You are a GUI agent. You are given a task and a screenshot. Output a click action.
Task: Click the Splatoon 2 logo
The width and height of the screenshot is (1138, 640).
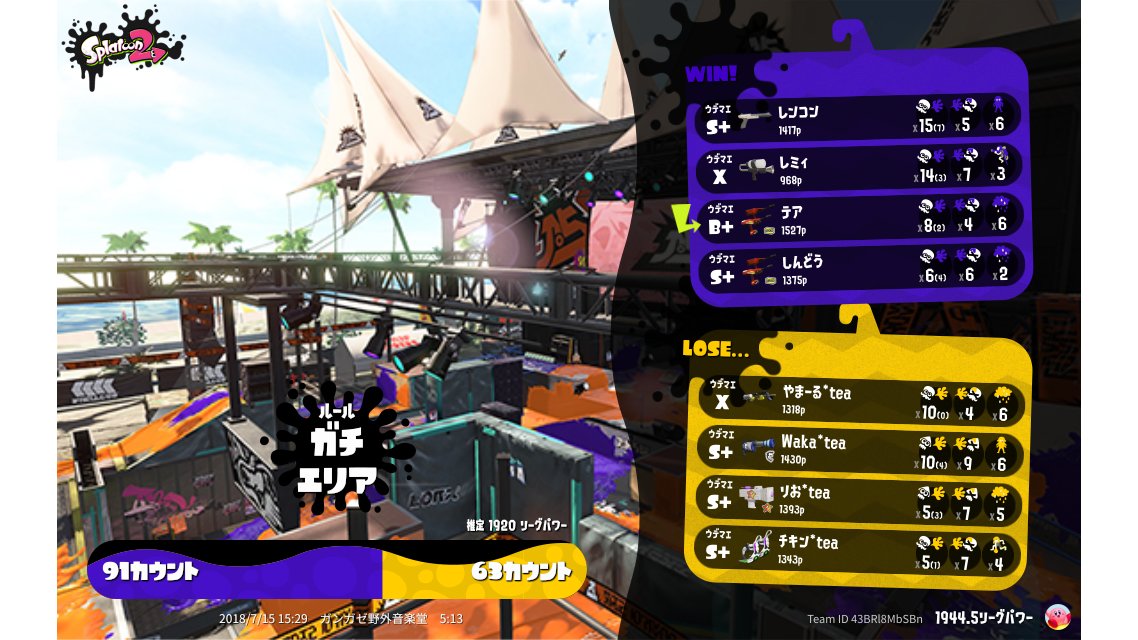point(124,47)
